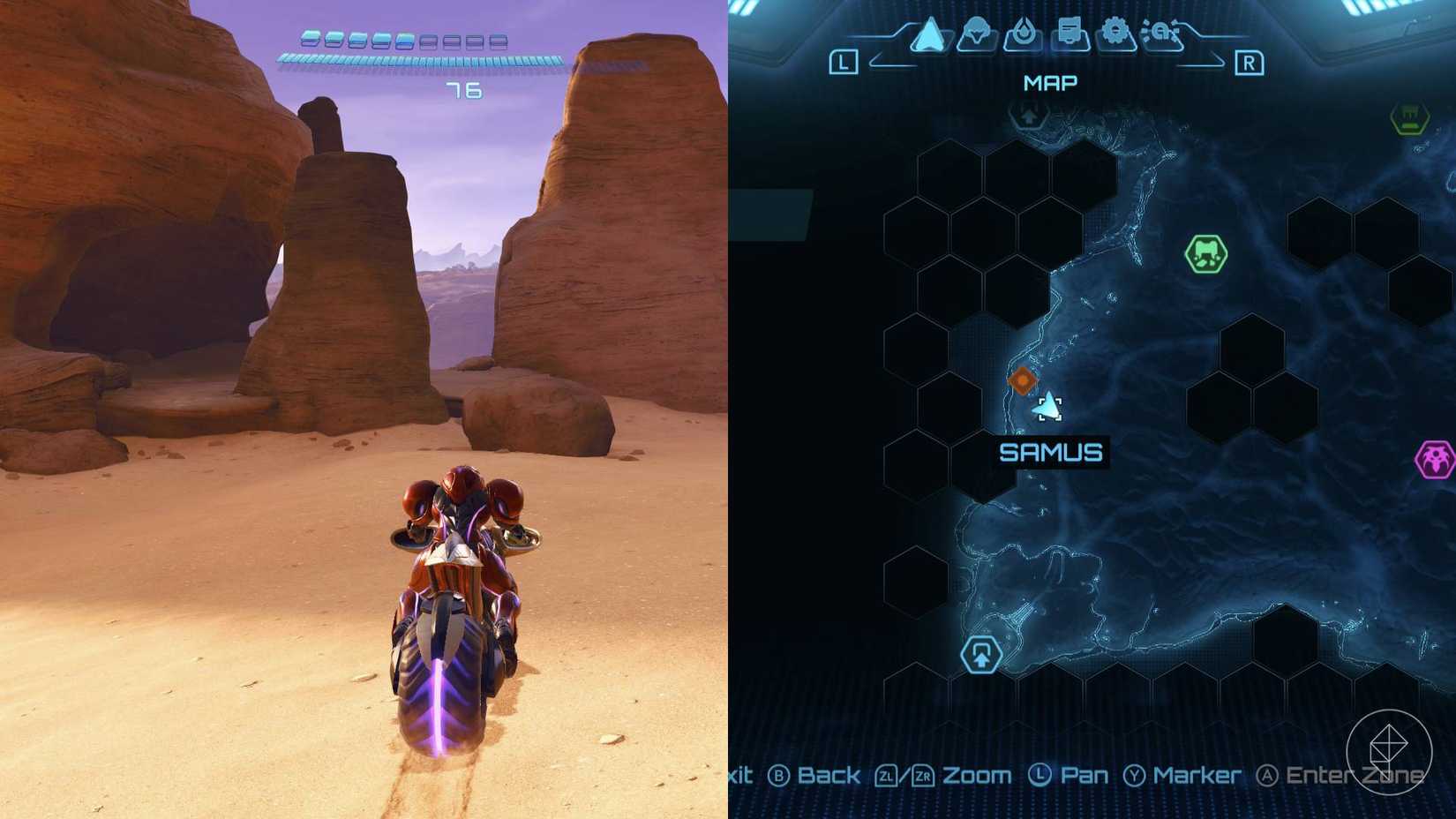Select the Samus position arrow on the map

[x=1050, y=409]
